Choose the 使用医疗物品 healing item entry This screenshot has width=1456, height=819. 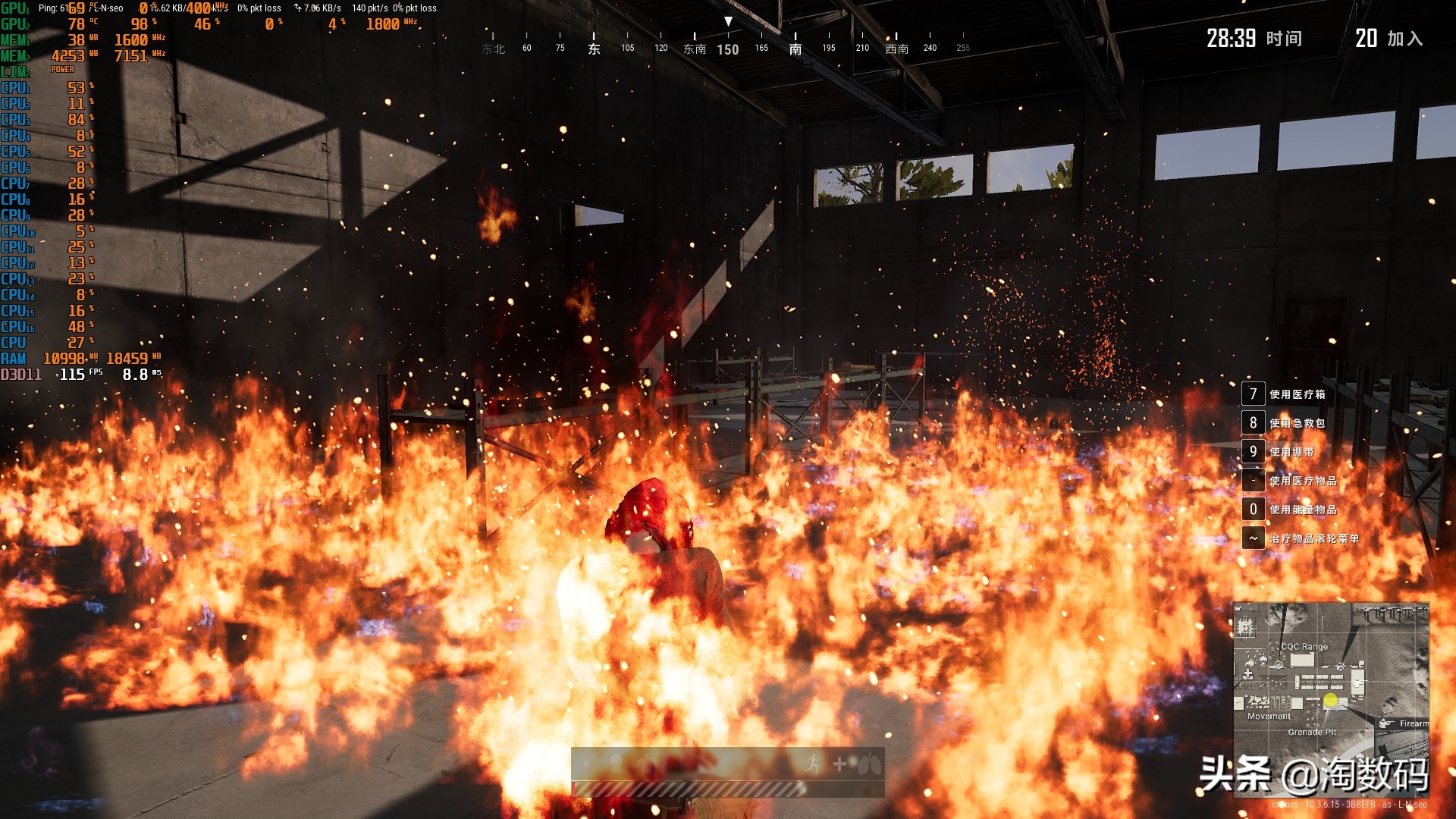(1302, 481)
